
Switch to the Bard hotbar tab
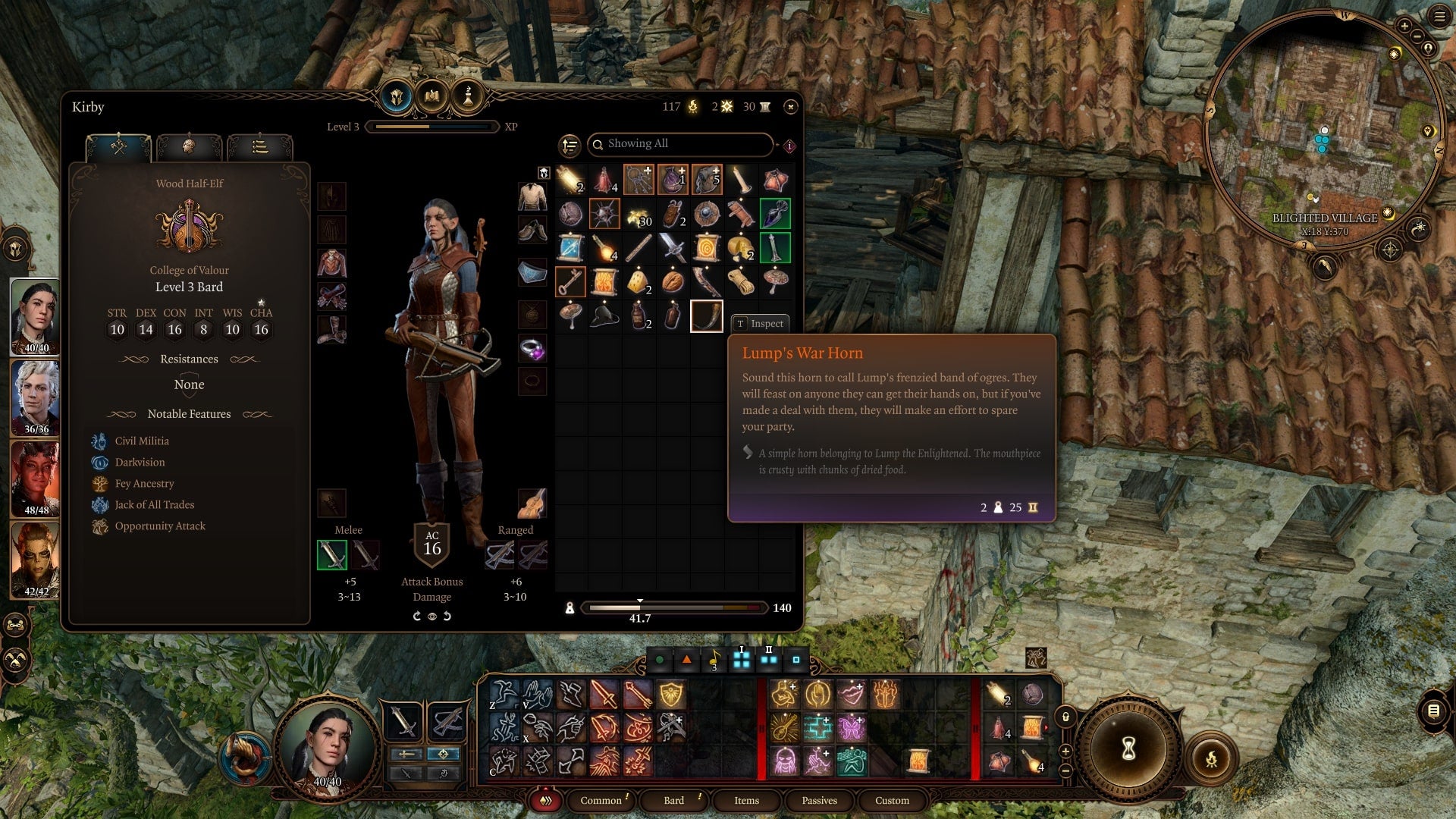(x=673, y=800)
